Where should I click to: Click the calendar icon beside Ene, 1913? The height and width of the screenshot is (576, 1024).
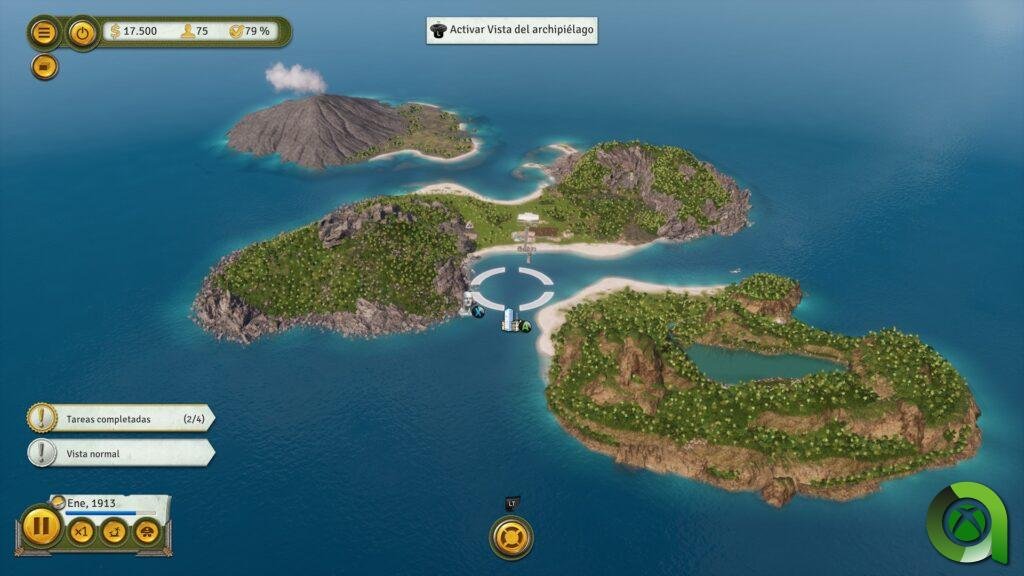pos(58,502)
